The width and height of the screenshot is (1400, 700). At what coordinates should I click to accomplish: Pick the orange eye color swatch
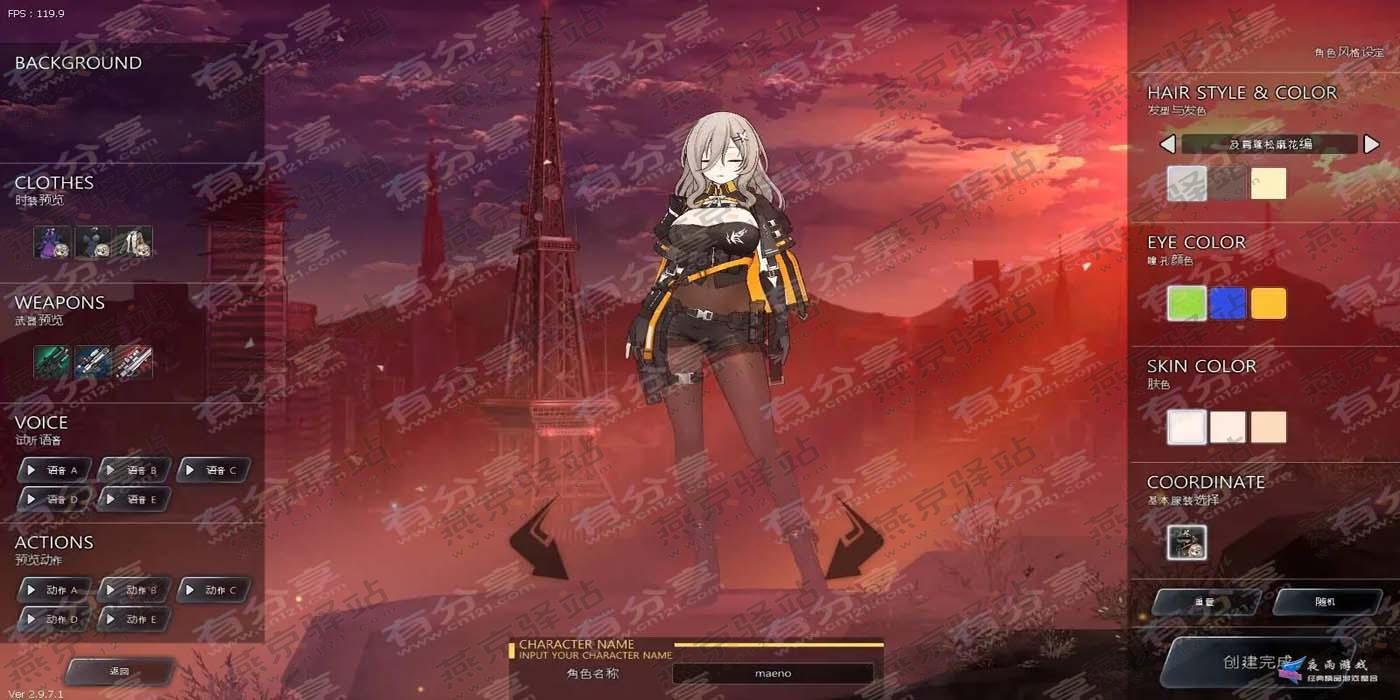tap(1268, 303)
